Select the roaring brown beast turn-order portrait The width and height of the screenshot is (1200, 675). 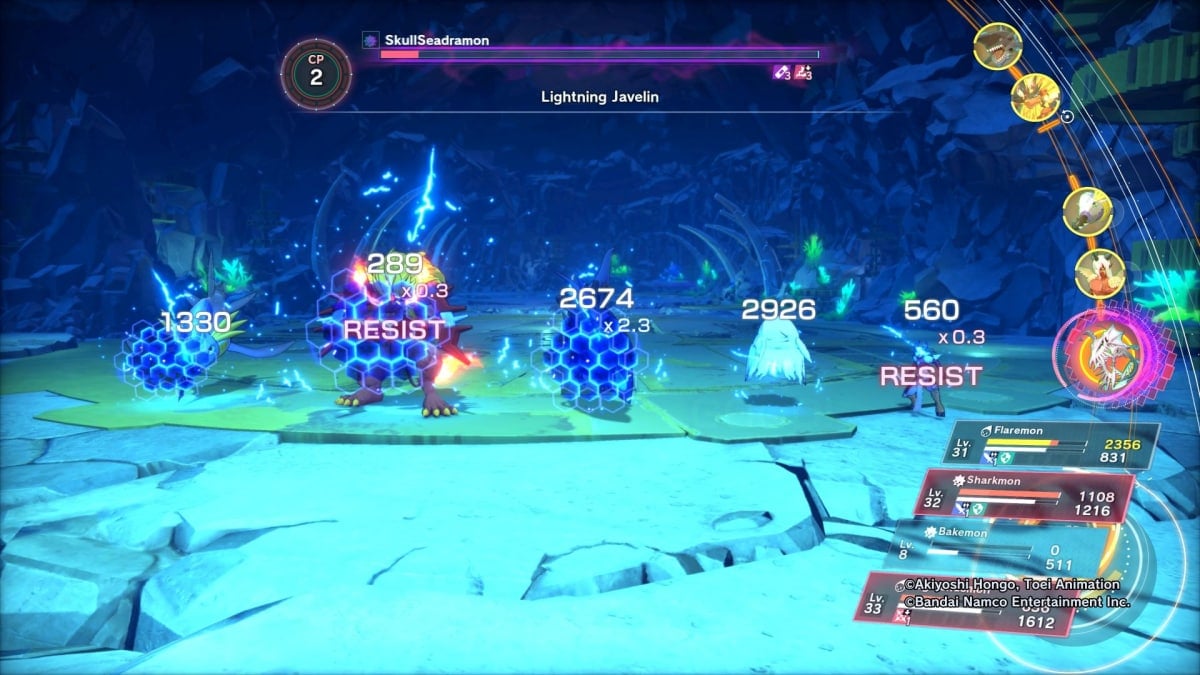(x=997, y=46)
